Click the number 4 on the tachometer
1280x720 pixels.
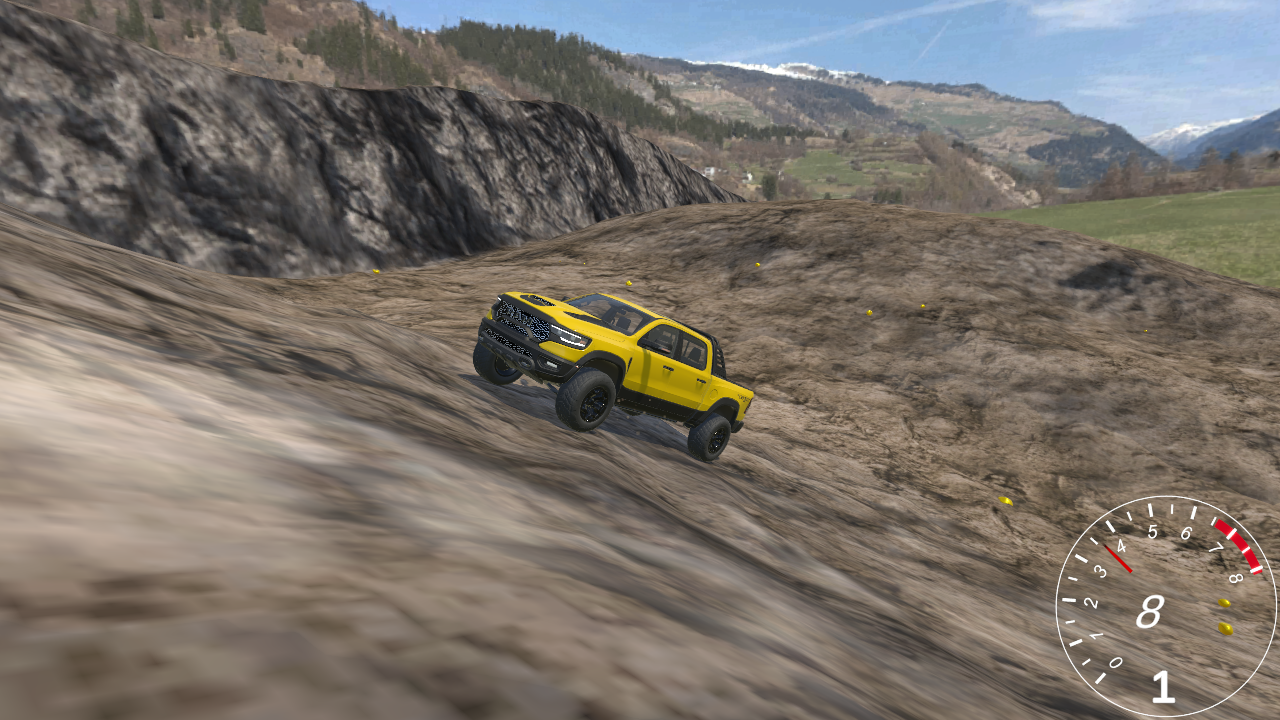pyautogui.click(x=1120, y=545)
